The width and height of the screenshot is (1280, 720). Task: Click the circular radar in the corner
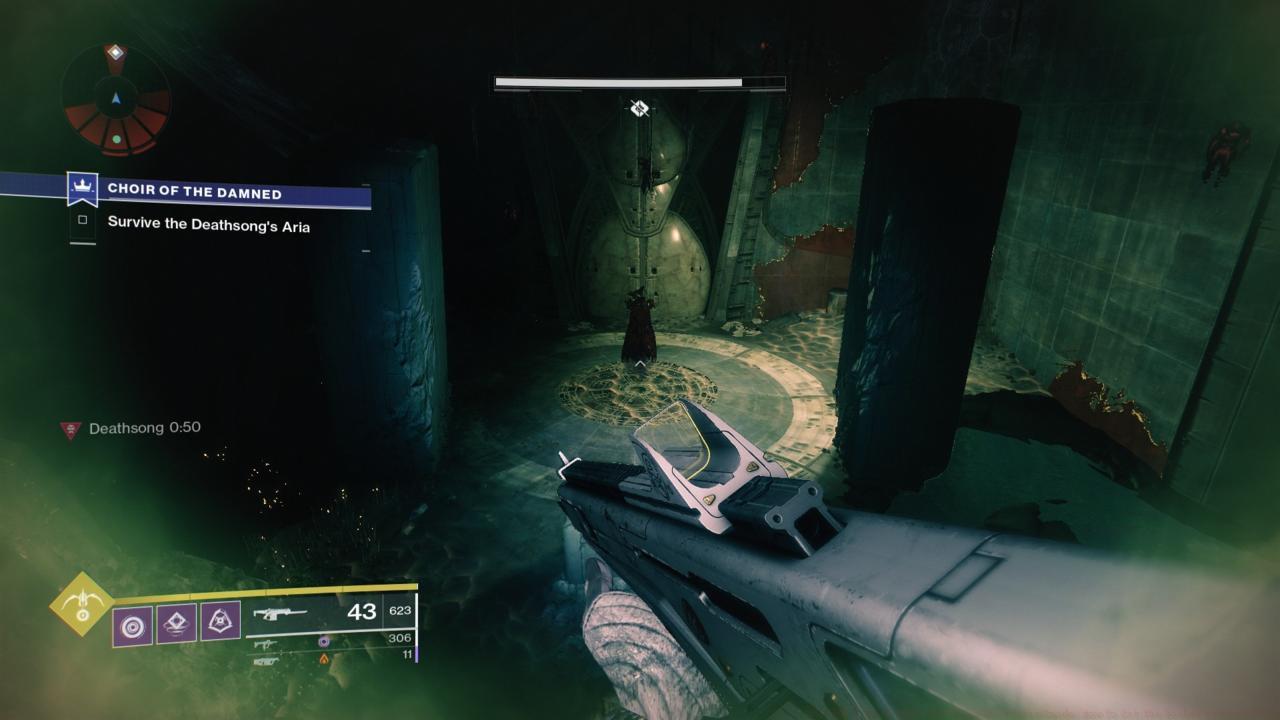[x=116, y=101]
